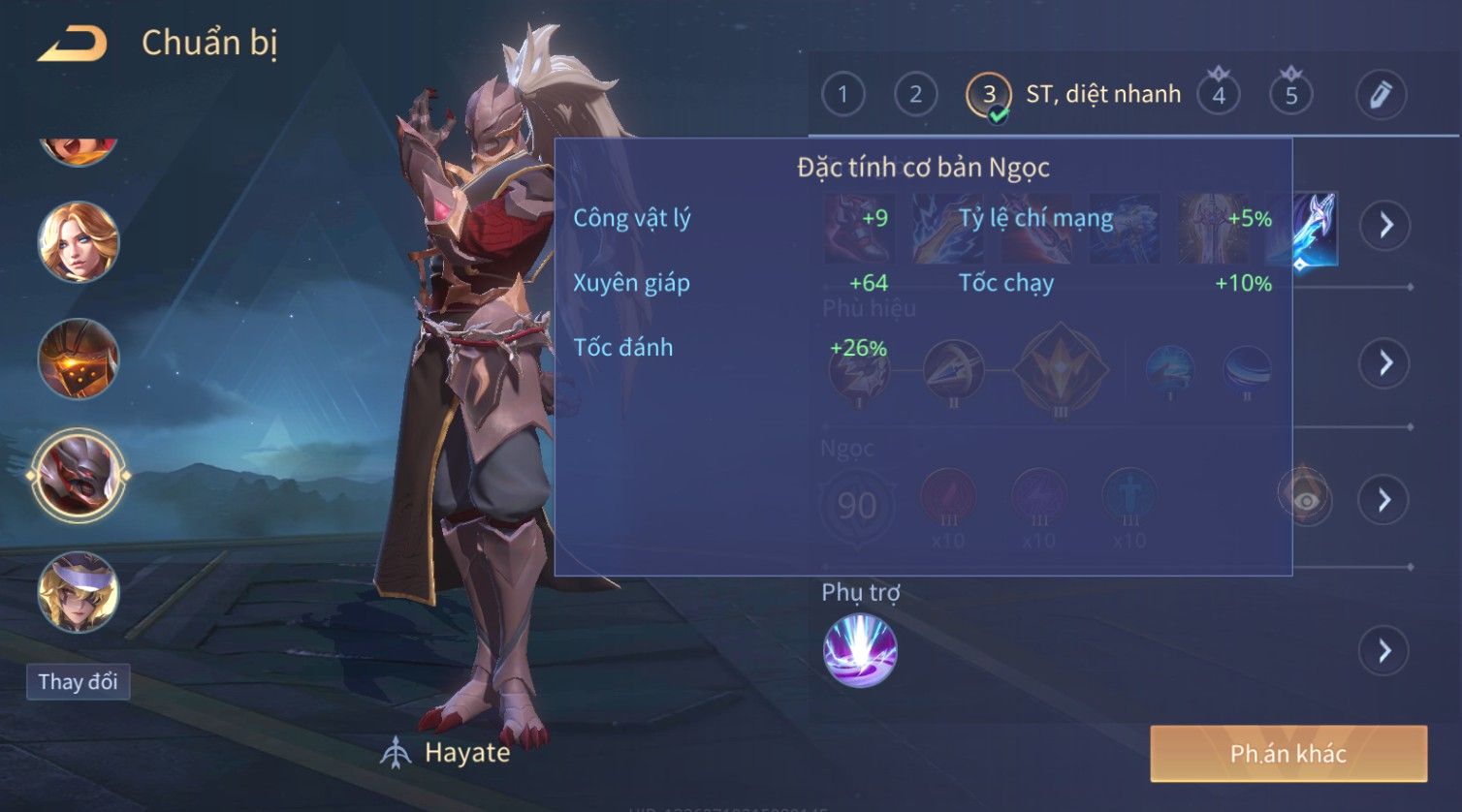Choose locked preset slot 4
The width and height of the screenshot is (1462, 812).
point(1219,95)
